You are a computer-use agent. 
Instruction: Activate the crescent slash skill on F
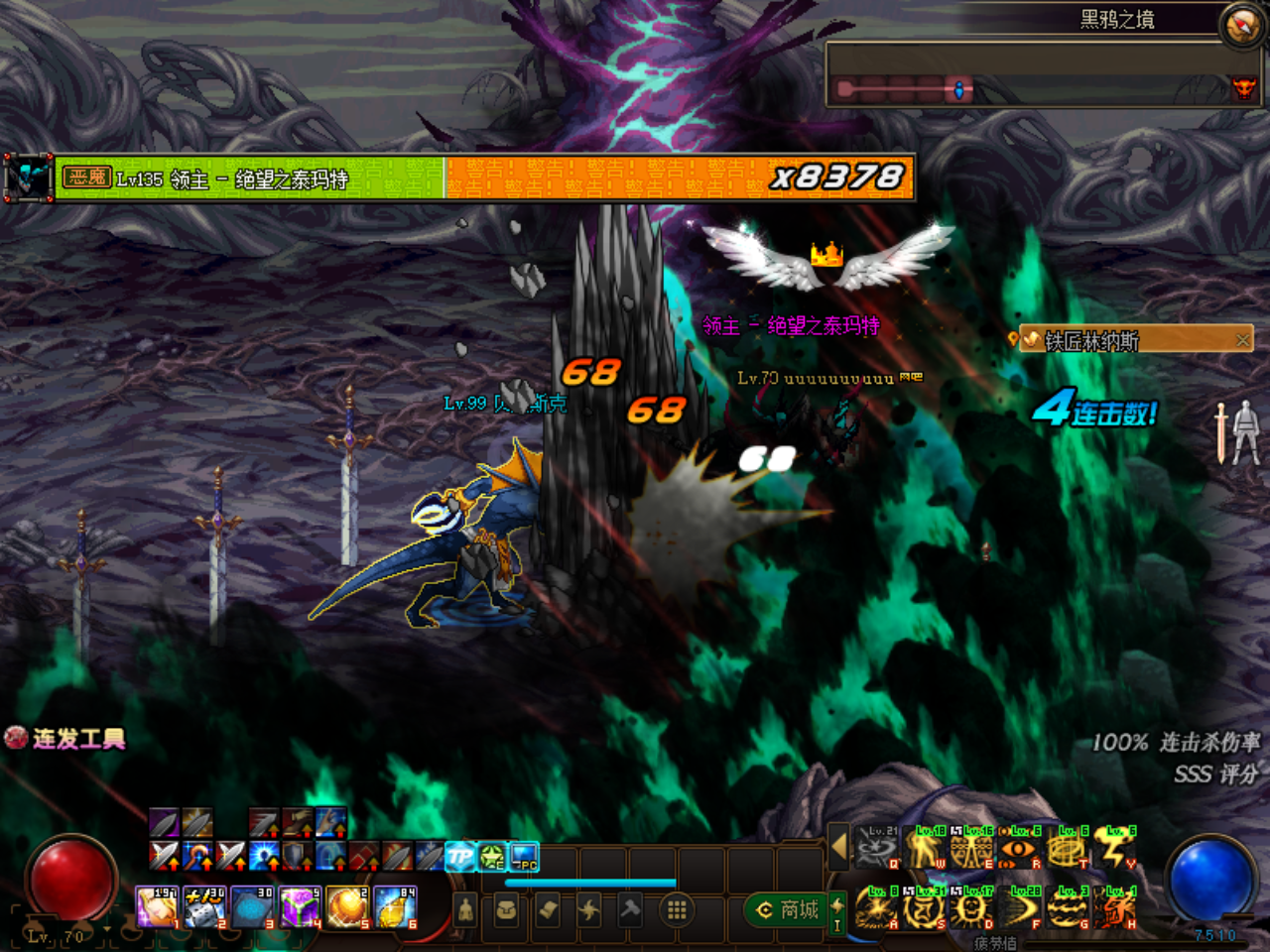[1019, 908]
